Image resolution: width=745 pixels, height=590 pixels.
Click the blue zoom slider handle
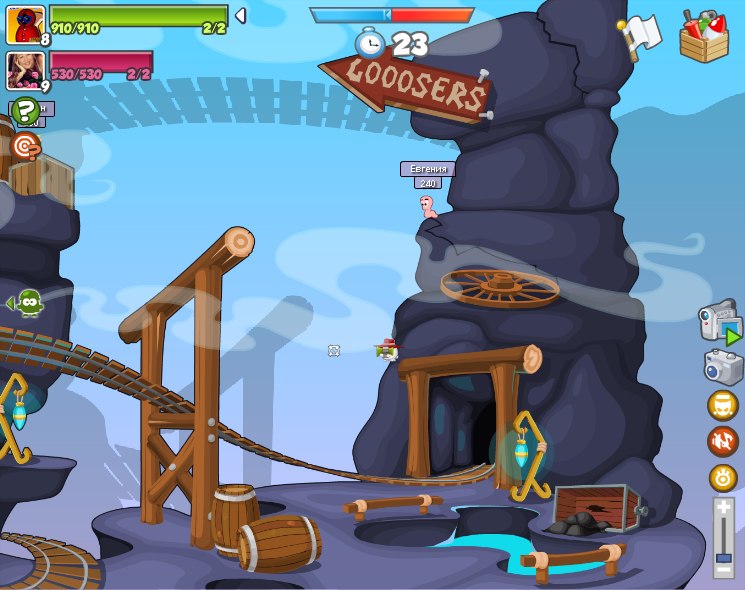723,557
